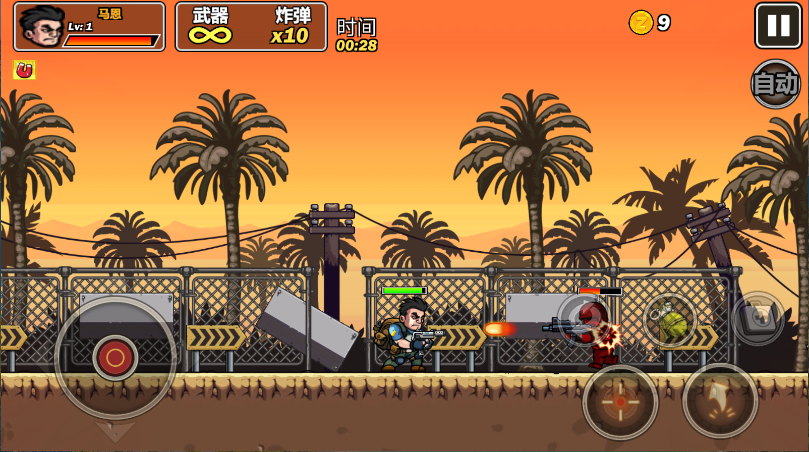Tap the red virtual joystick knob
This screenshot has height=452, width=809.
pos(115,357)
